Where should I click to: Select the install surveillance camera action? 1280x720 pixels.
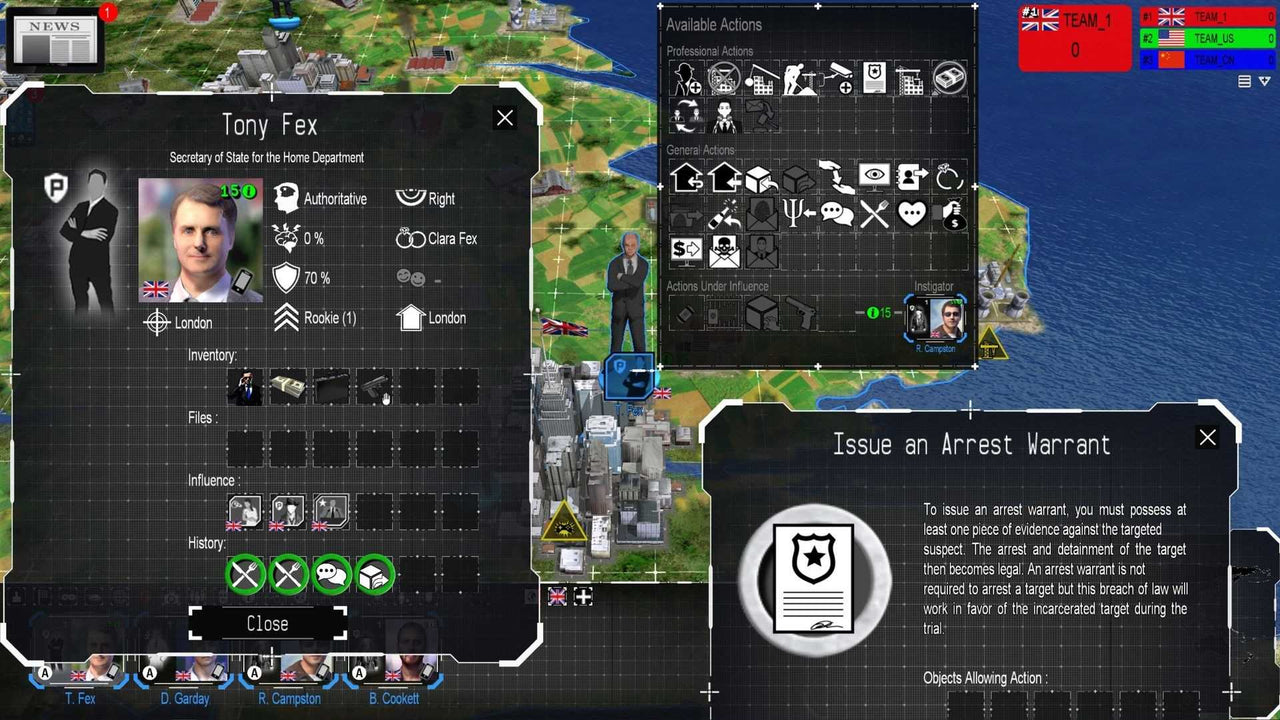pyautogui.click(x=837, y=78)
